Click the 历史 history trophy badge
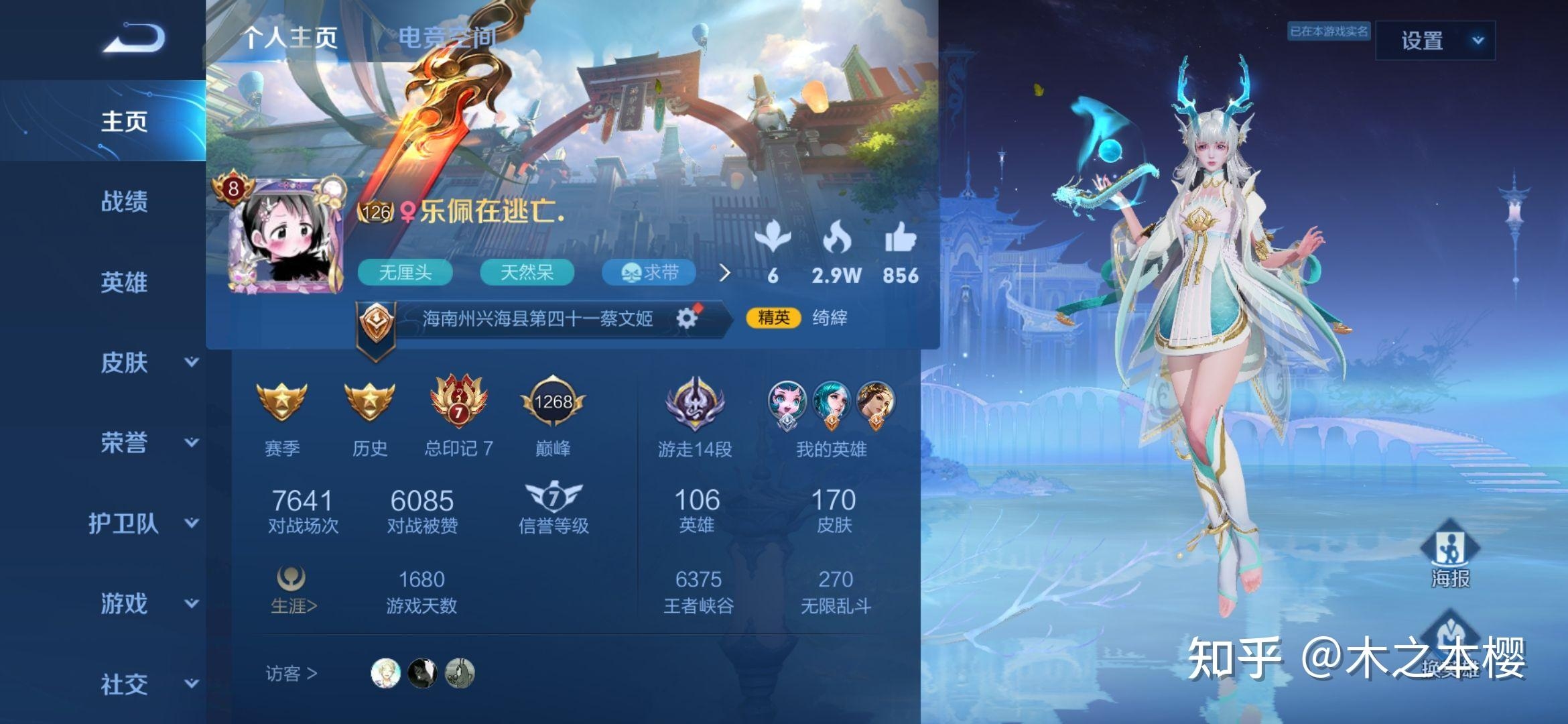This screenshot has width=1568, height=724. (x=370, y=402)
